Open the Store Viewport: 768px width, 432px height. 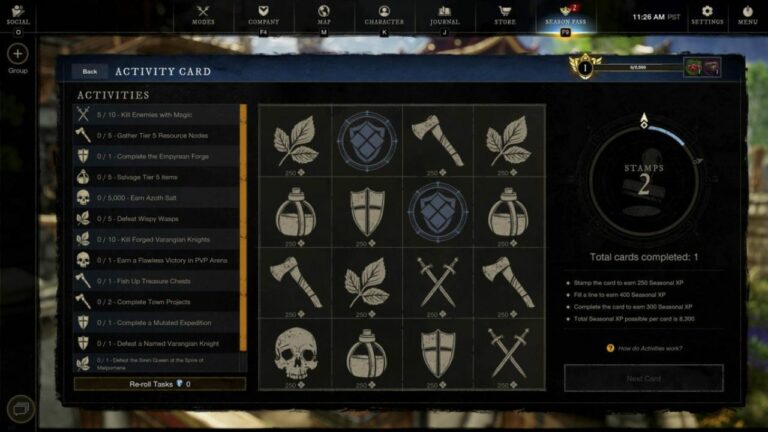505,15
